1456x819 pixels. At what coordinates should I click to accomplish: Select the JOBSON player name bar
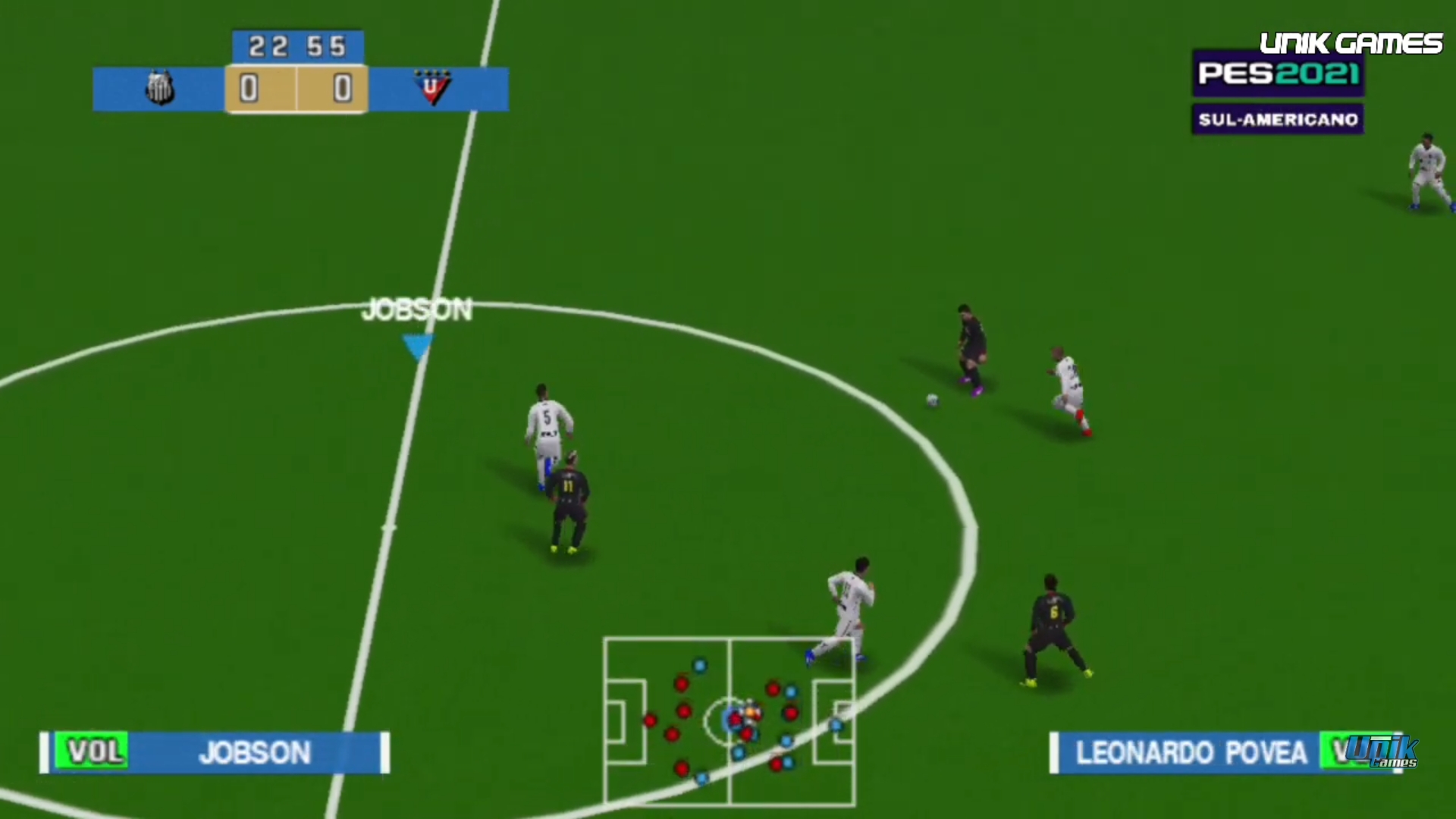pyautogui.click(x=254, y=752)
